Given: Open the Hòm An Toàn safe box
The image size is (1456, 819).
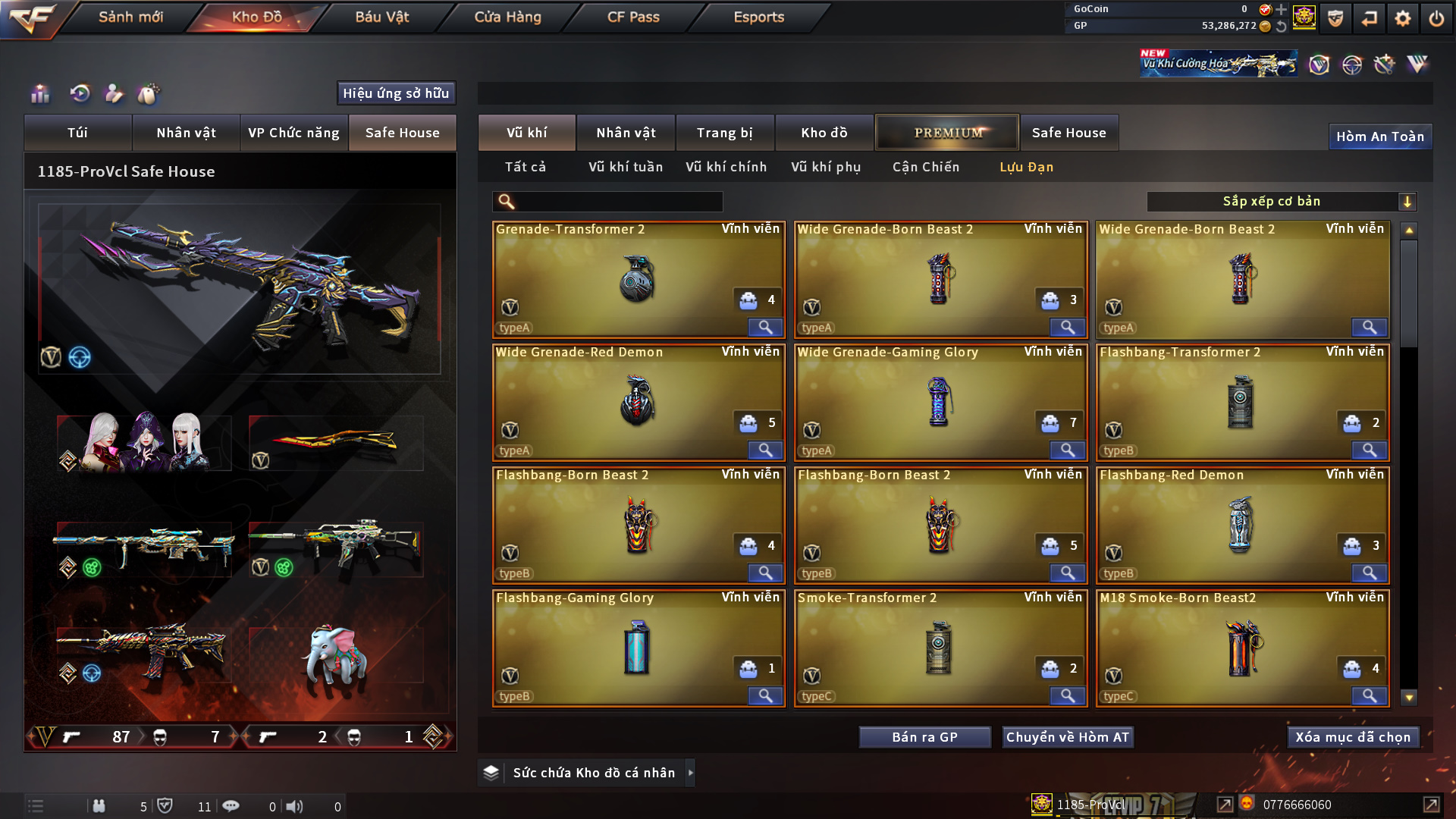Looking at the screenshot, I should point(1379,136).
